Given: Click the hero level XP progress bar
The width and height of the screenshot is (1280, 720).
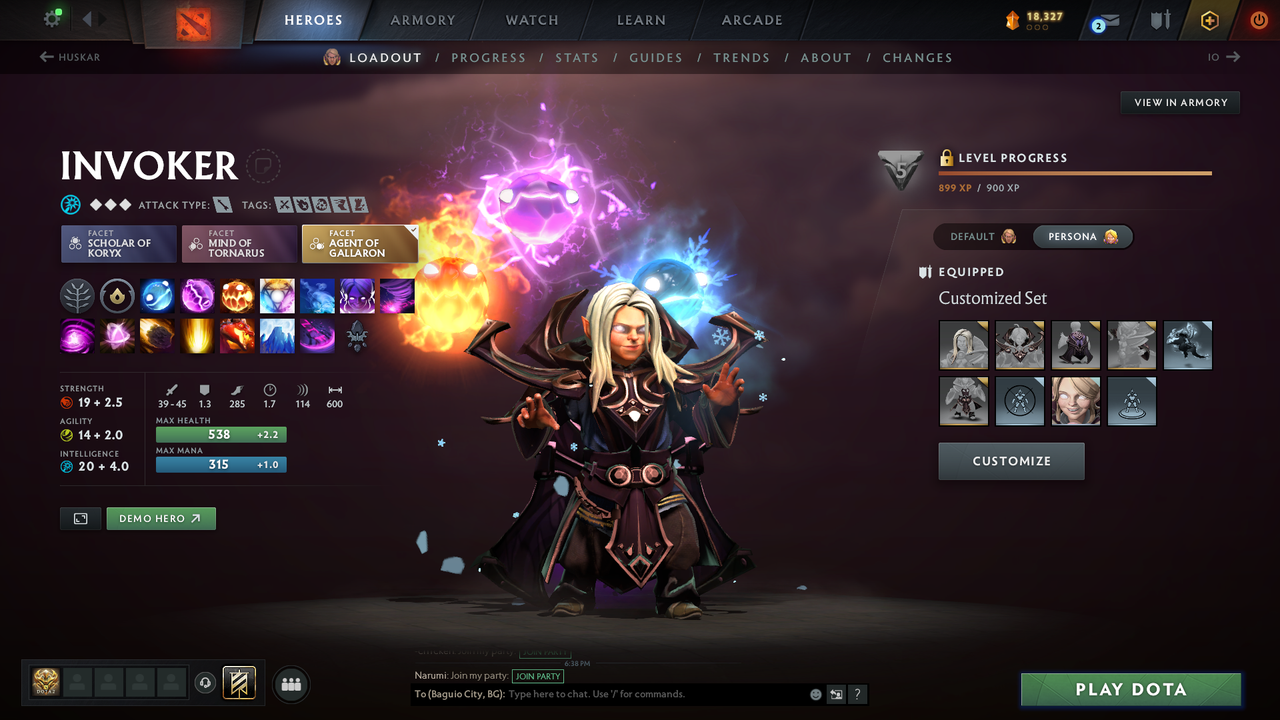Looking at the screenshot, I should tap(1075, 172).
